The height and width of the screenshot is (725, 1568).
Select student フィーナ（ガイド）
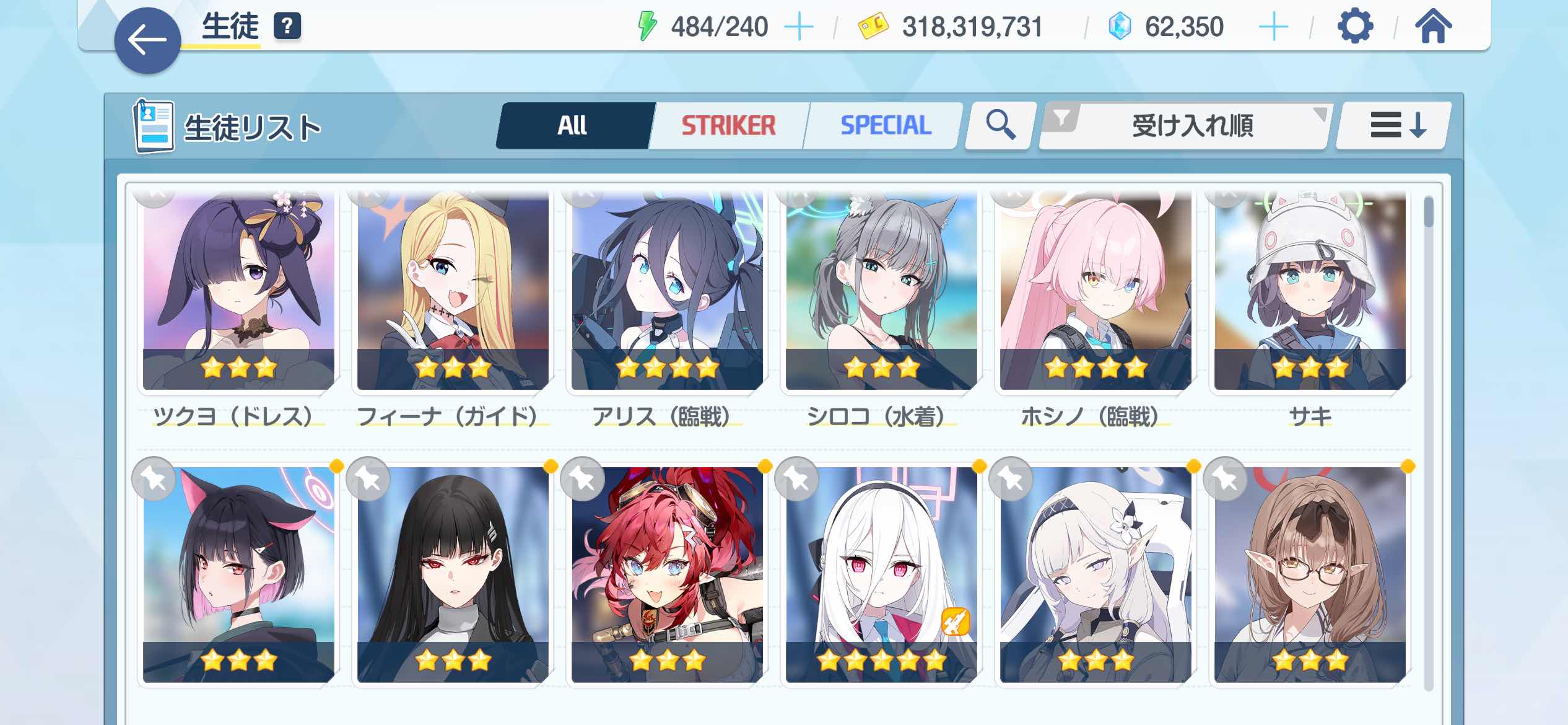453,291
